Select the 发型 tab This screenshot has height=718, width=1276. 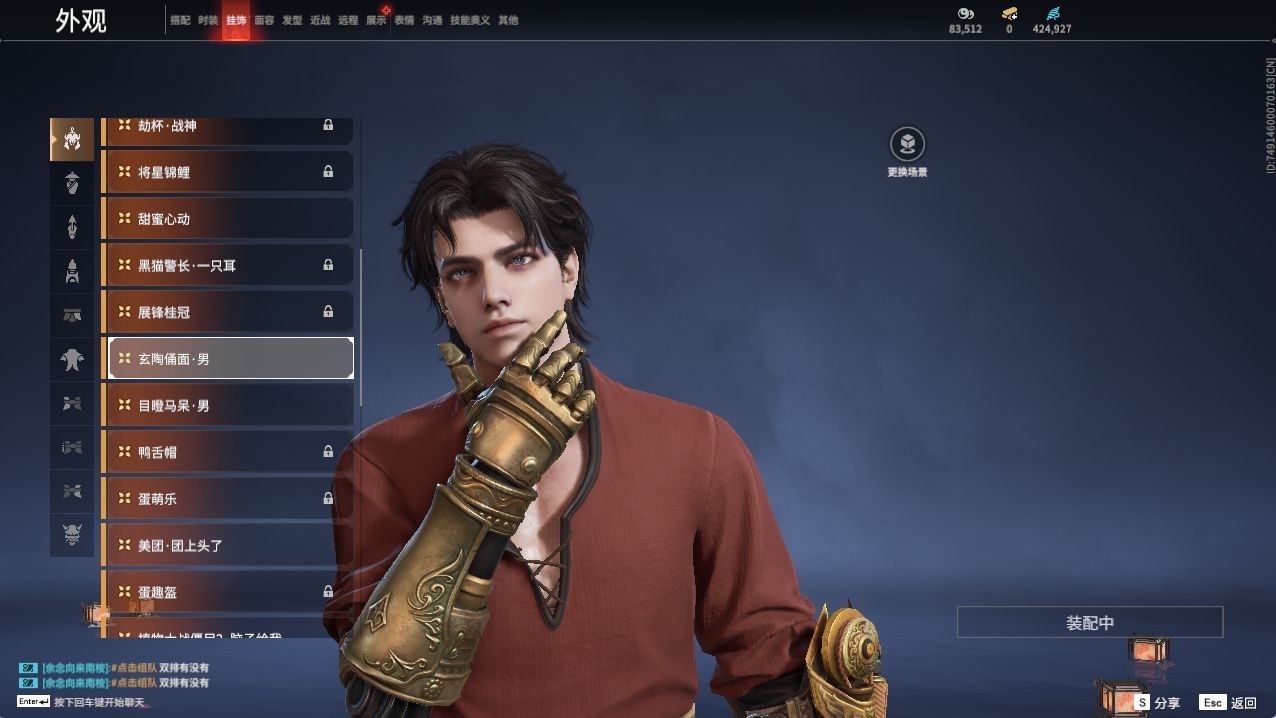click(292, 20)
